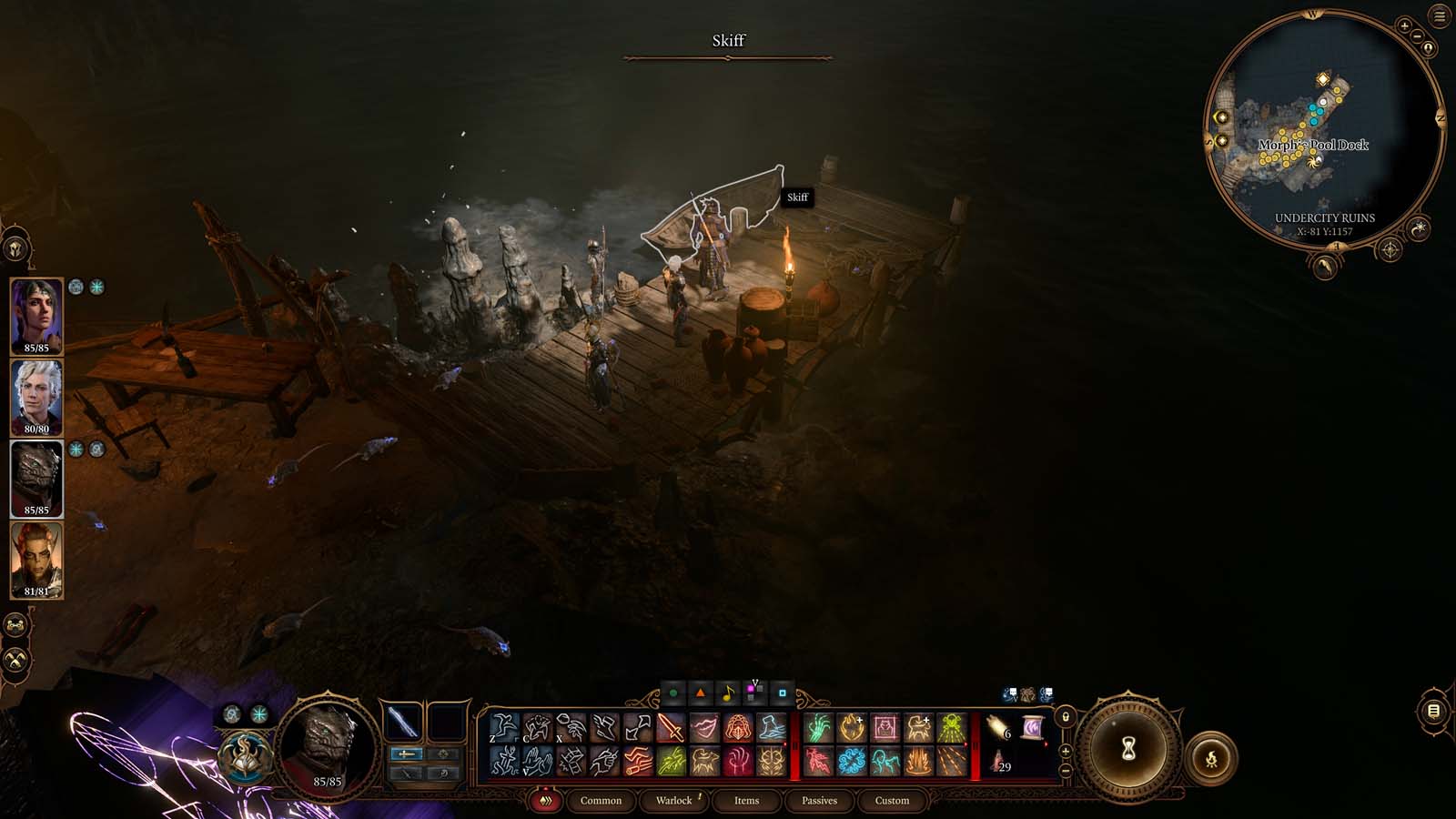Switch to the Custom hotbar tab
Screen dimensions: 1456x819
click(x=892, y=801)
